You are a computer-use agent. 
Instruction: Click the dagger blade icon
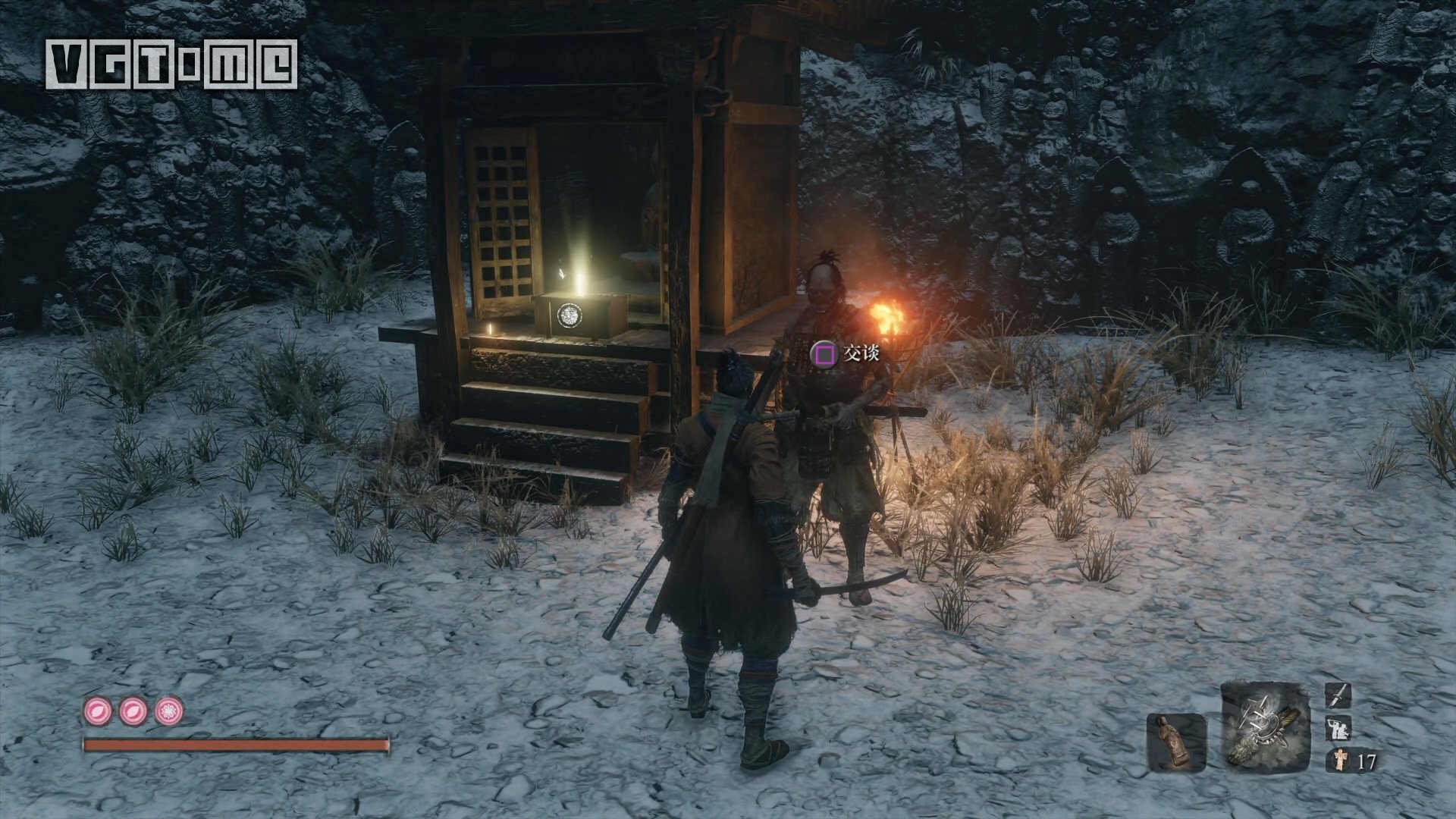(x=1338, y=695)
